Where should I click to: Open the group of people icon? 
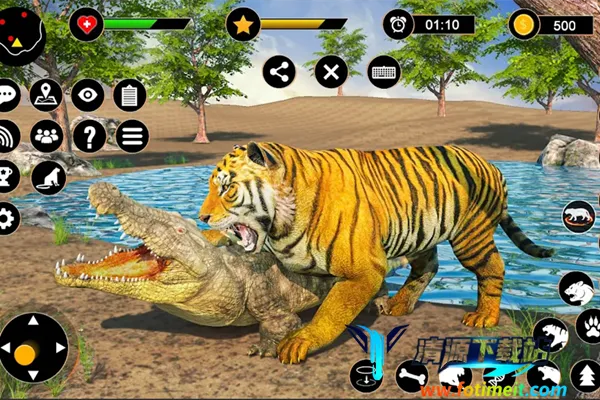(x=46, y=135)
